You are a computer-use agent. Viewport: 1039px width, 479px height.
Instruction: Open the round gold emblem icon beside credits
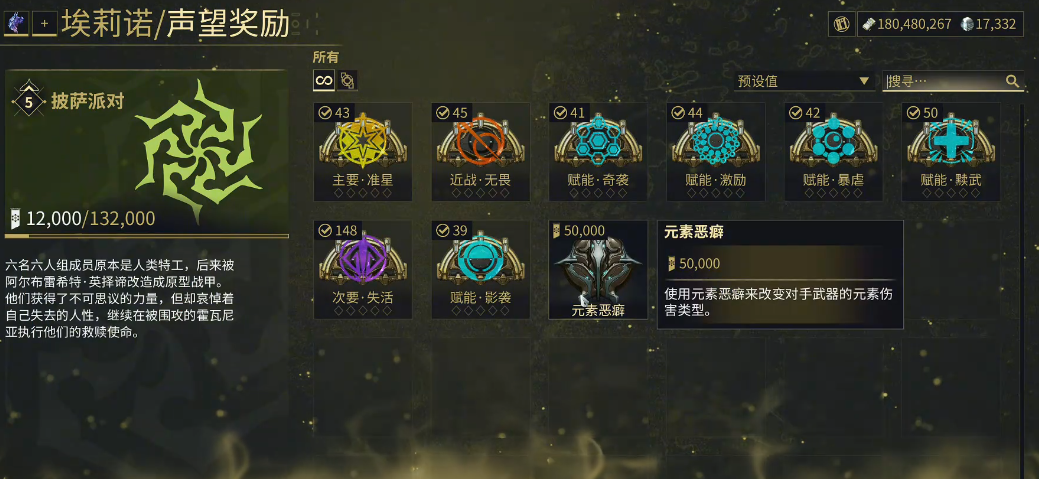(841, 24)
